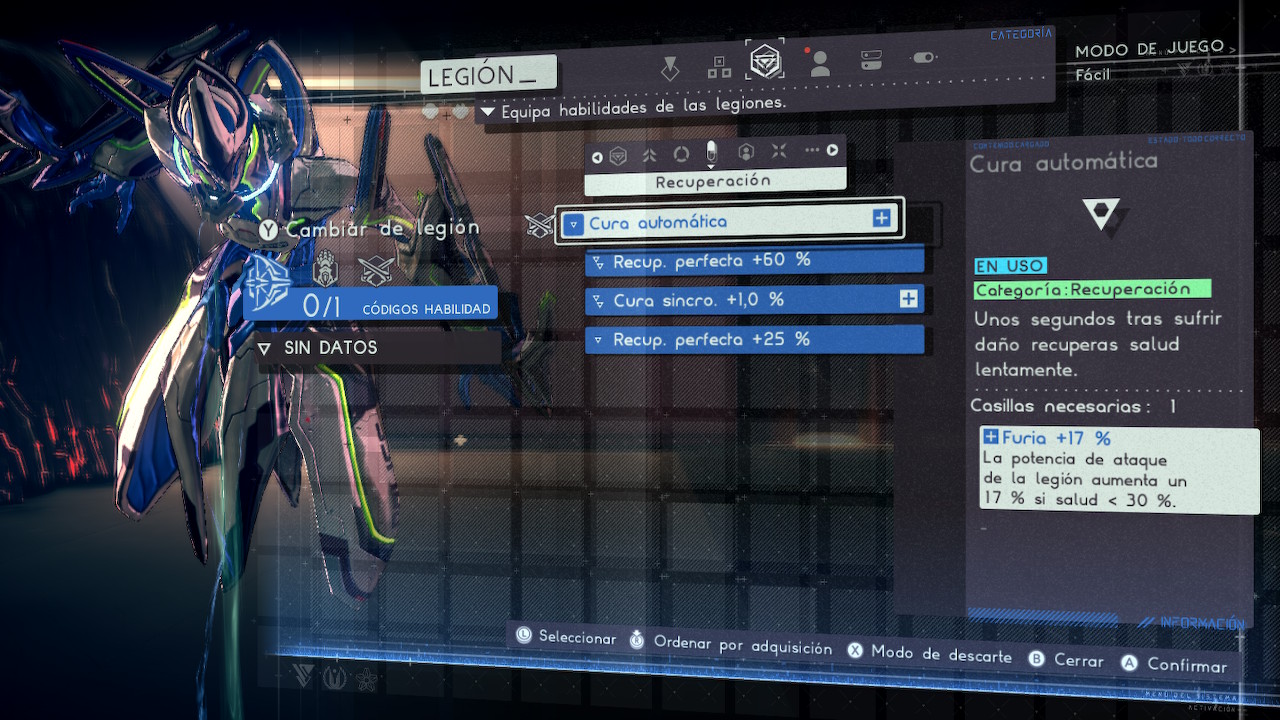Filter abilities by the four-arrows cross icon

tap(779, 152)
